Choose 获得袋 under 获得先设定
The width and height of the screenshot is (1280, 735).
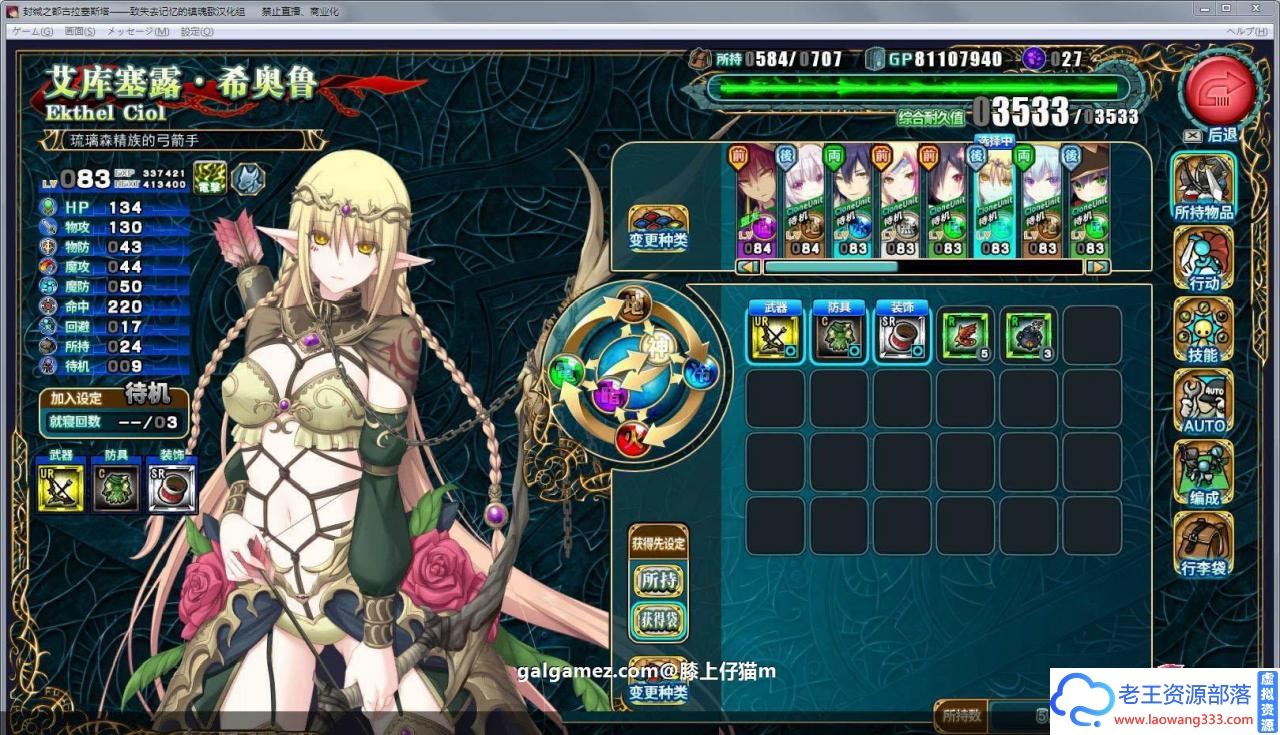tap(658, 622)
